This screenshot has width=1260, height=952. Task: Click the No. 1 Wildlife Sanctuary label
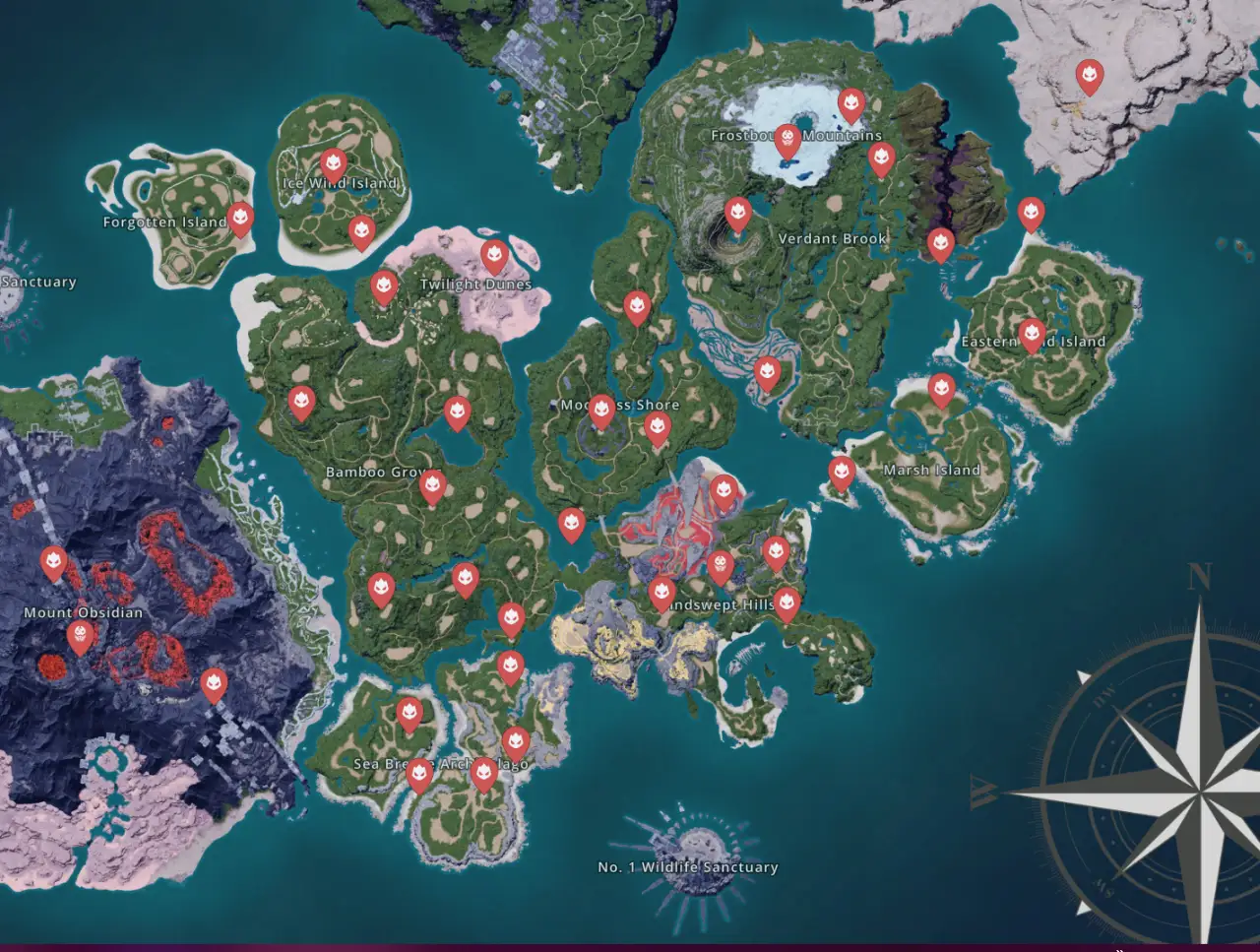pos(686,867)
